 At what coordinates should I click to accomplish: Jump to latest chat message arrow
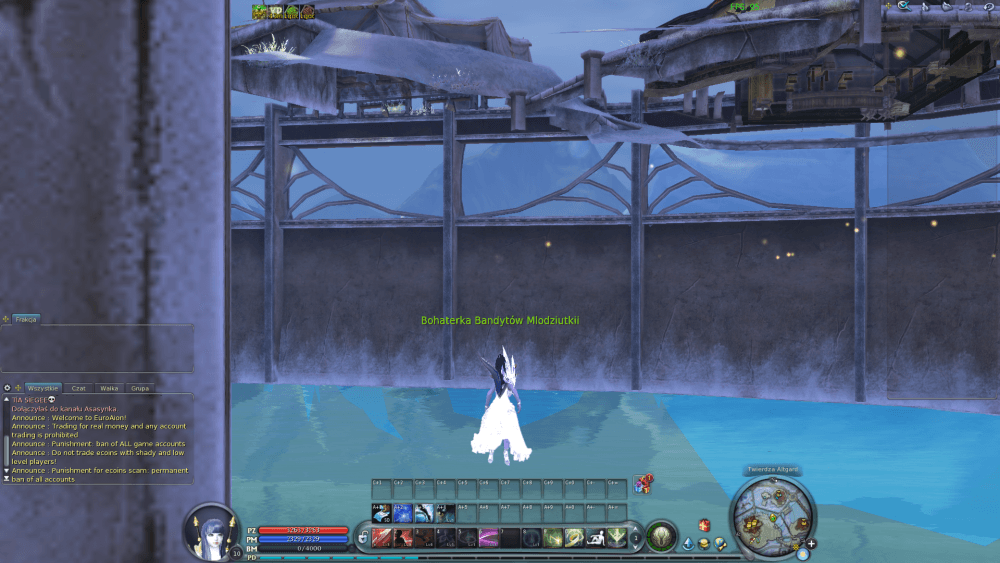pyautogui.click(x=7, y=479)
